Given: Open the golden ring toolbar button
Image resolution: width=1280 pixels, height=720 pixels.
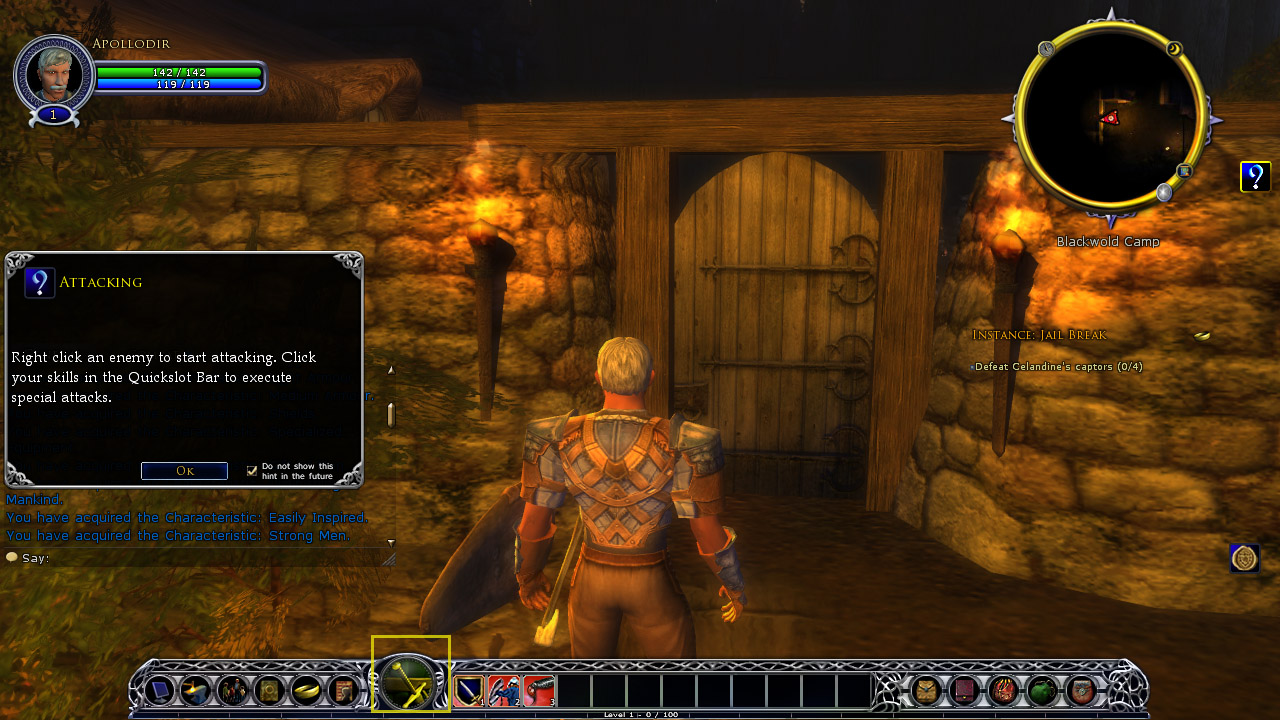Looking at the screenshot, I should click(x=306, y=690).
